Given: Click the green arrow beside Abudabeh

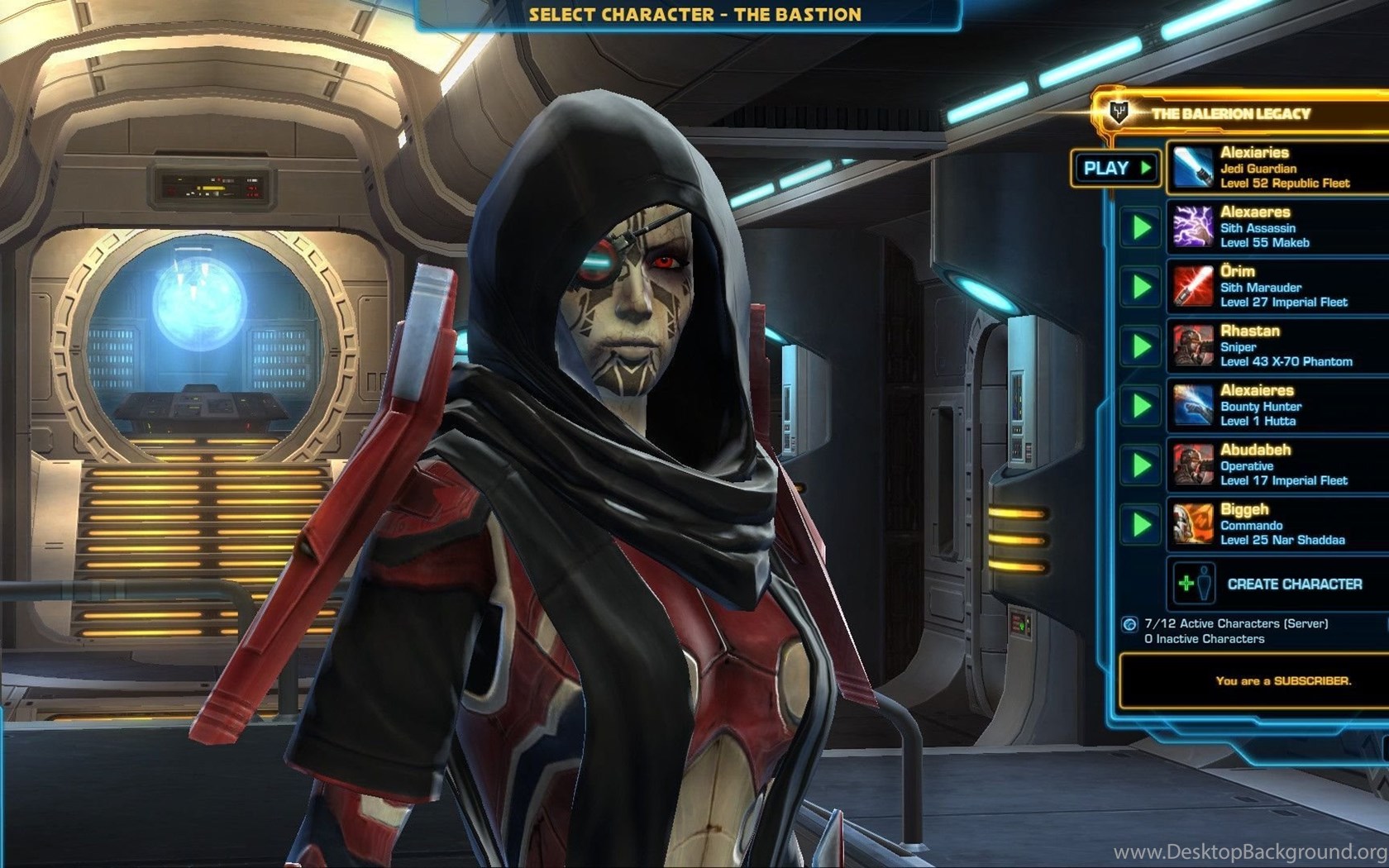Looking at the screenshot, I should point(1141,465).
